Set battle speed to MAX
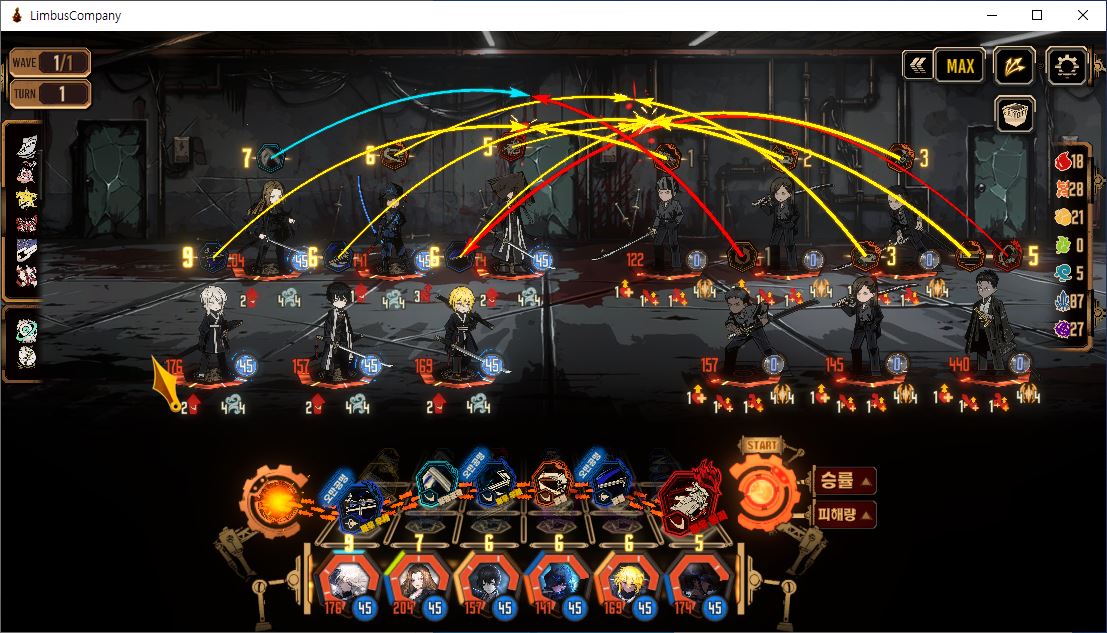Screen dimensions: 1107x633 [959, 66]
